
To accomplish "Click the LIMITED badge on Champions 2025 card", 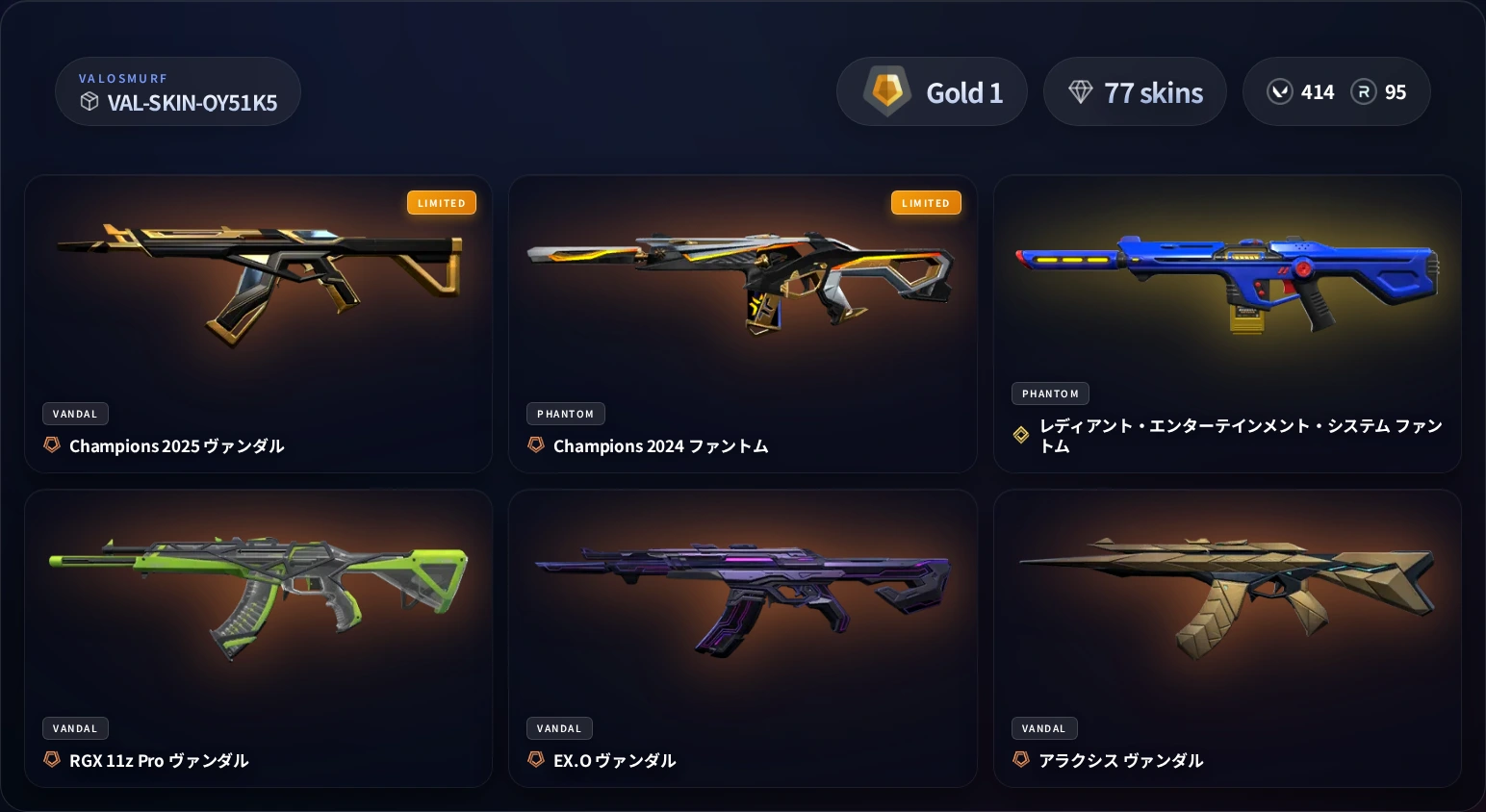I will point(442,202).
